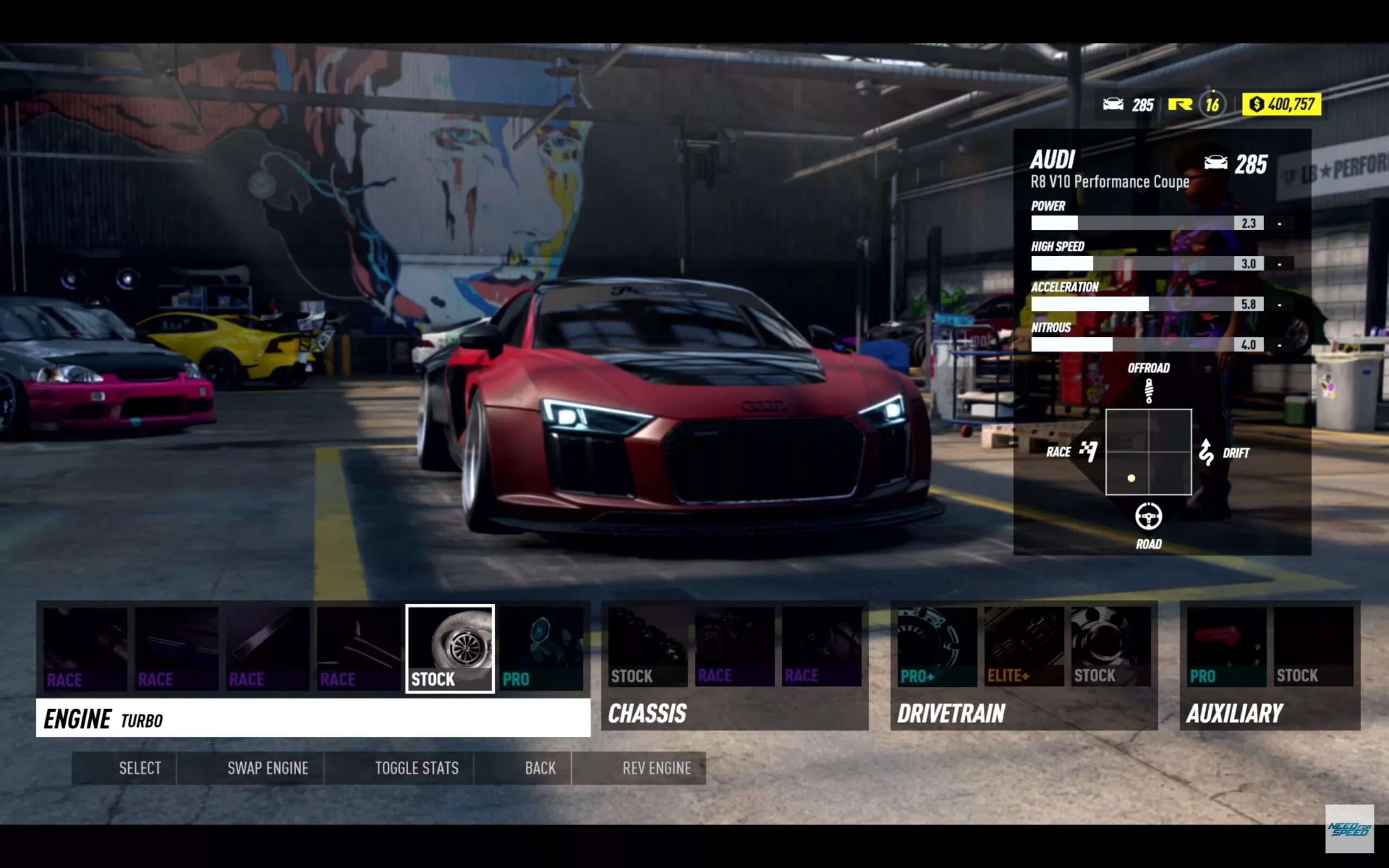
Task: Activate the Rev Engine button
Action: coord(657,768)
